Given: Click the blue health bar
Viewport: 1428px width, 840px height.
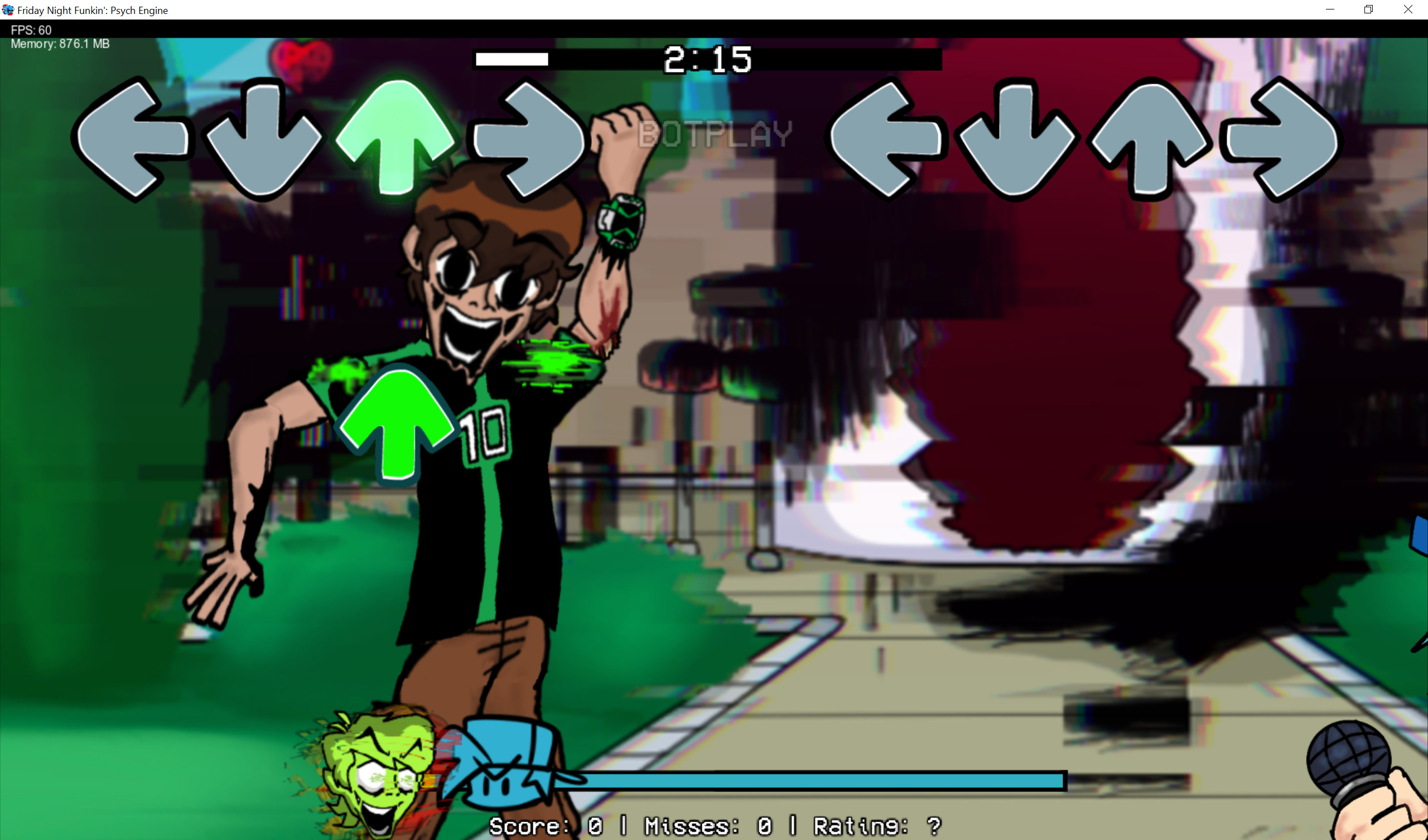Looking at the screenshot, I should coord(793,780).
